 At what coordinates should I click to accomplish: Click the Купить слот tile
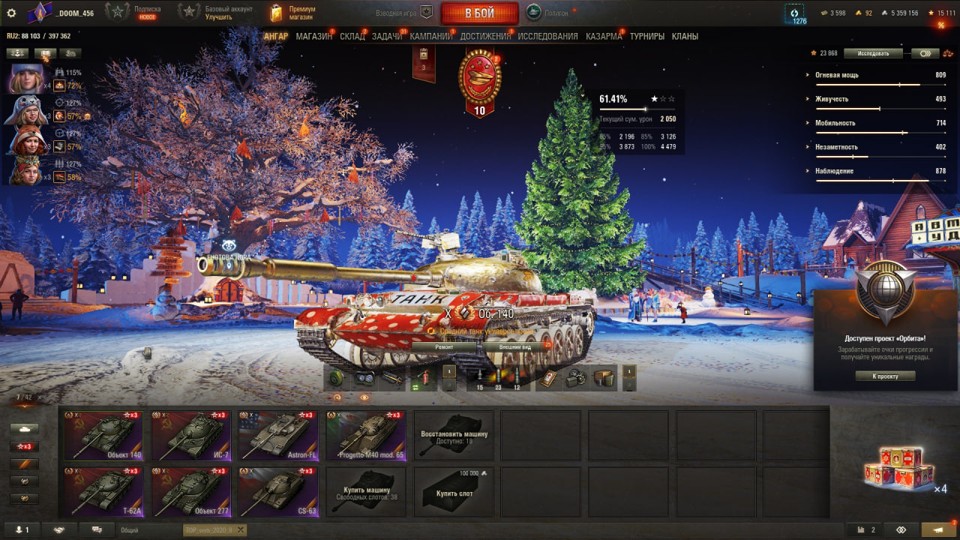click(453, 490)
